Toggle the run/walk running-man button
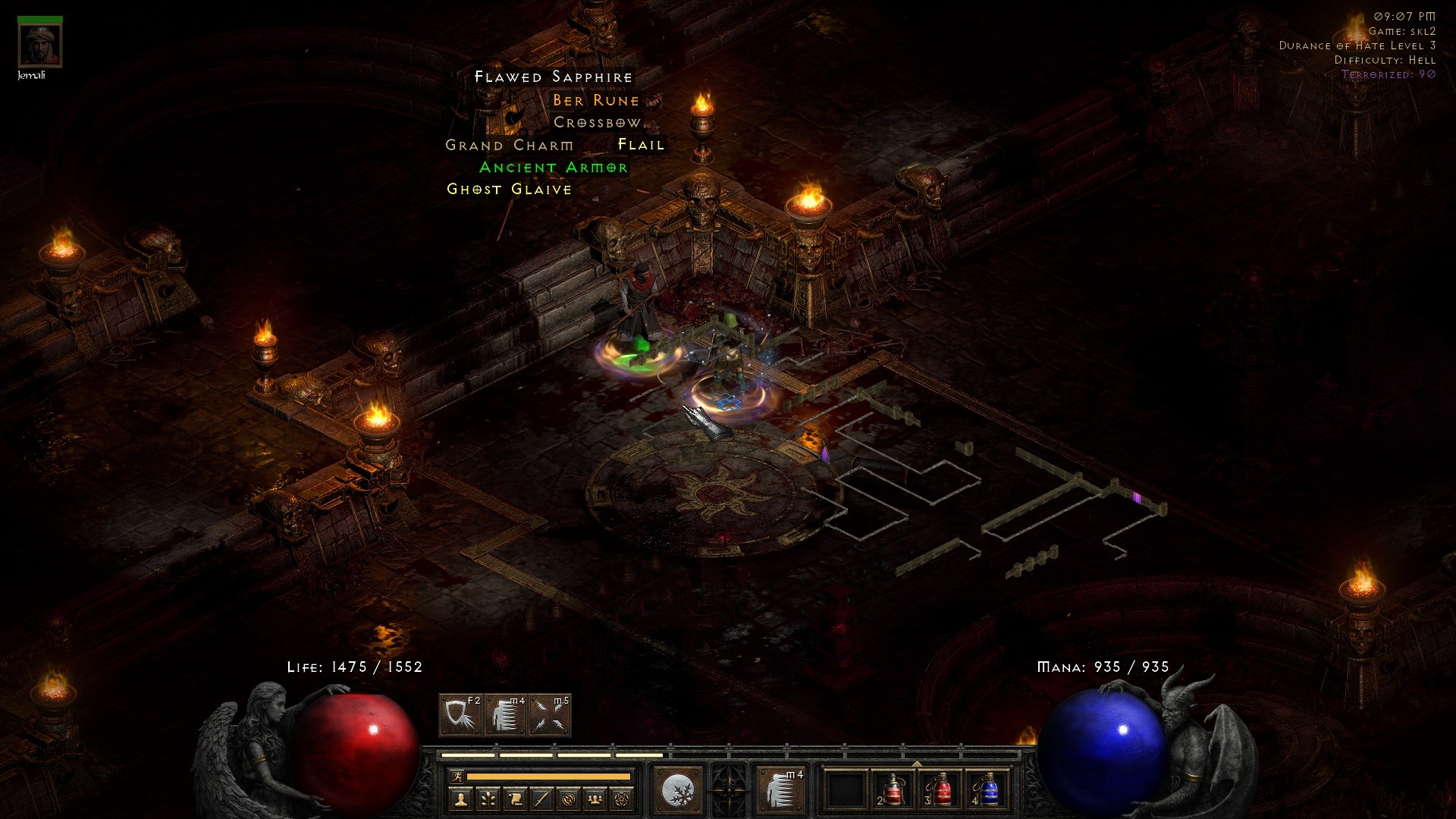 coord(457,776)
